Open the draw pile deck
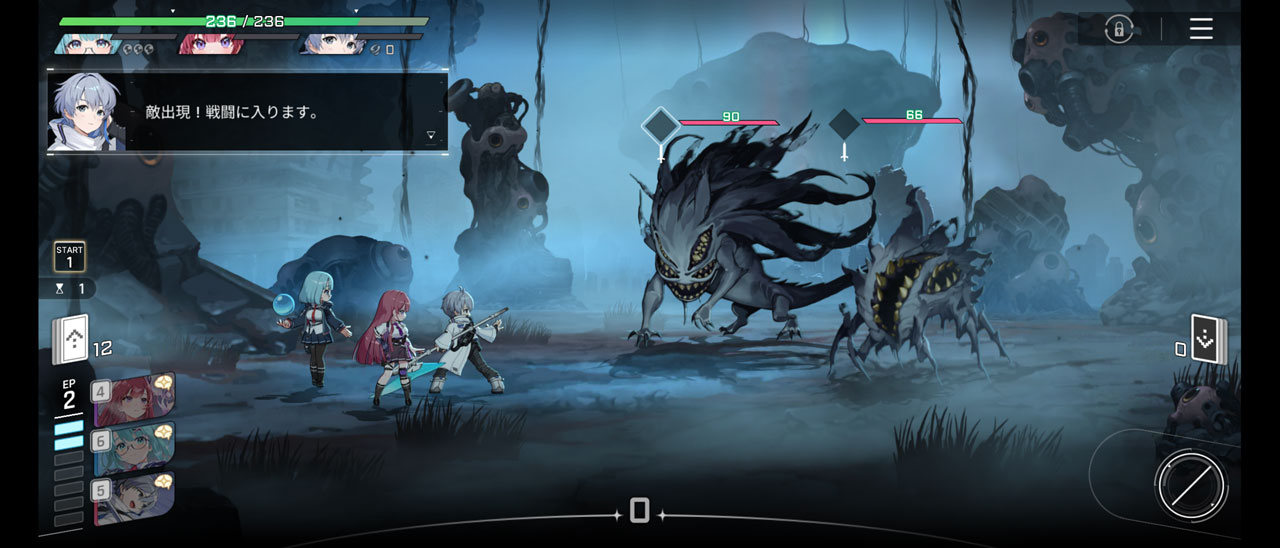 click(71, 341)
